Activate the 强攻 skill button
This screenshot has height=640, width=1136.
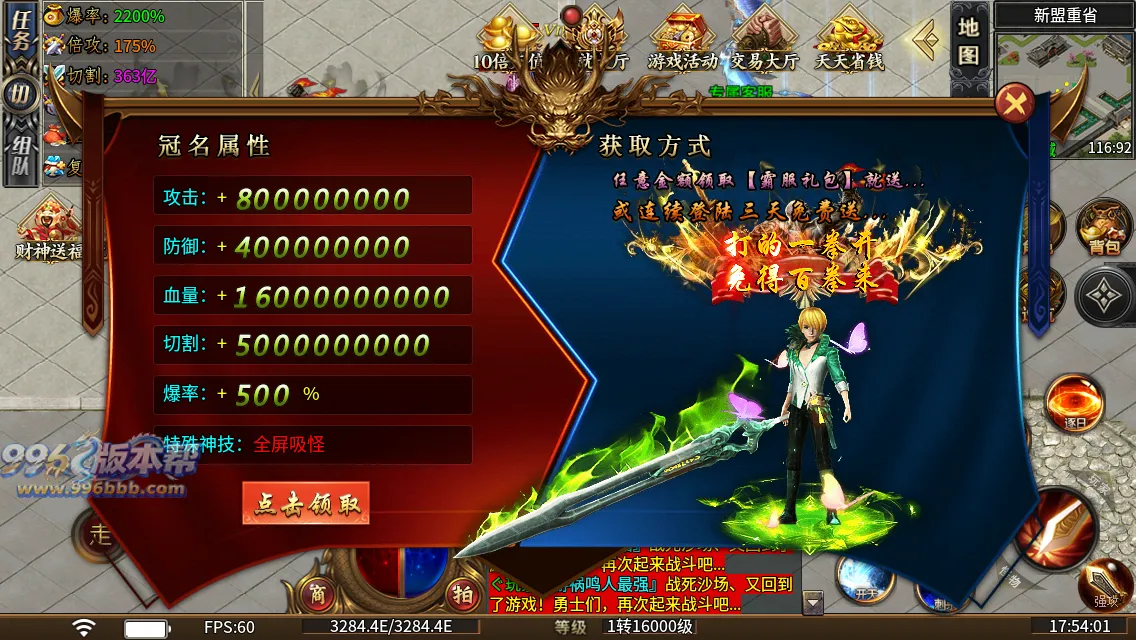click(x=1105, y=586)
